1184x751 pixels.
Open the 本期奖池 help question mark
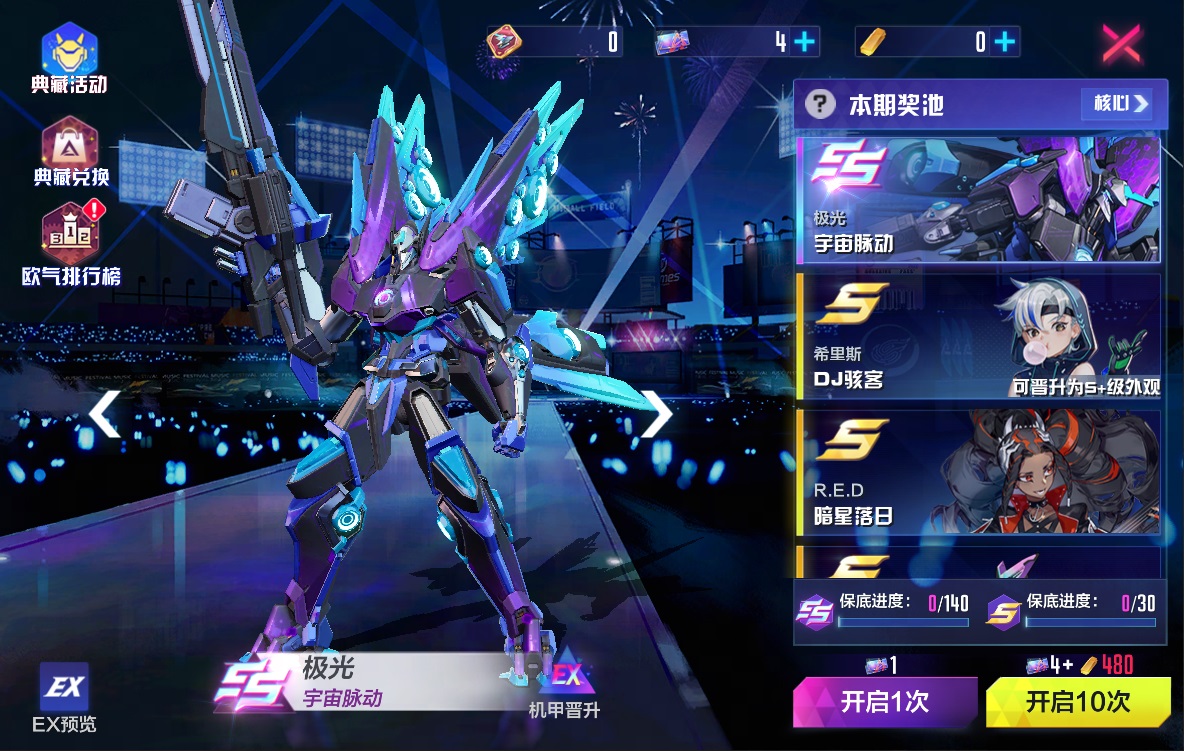[820, 104]
